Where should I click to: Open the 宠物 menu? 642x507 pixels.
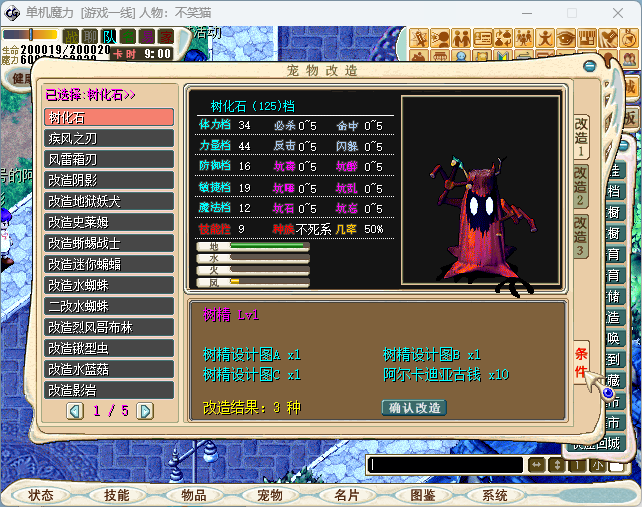click(270, 495)
